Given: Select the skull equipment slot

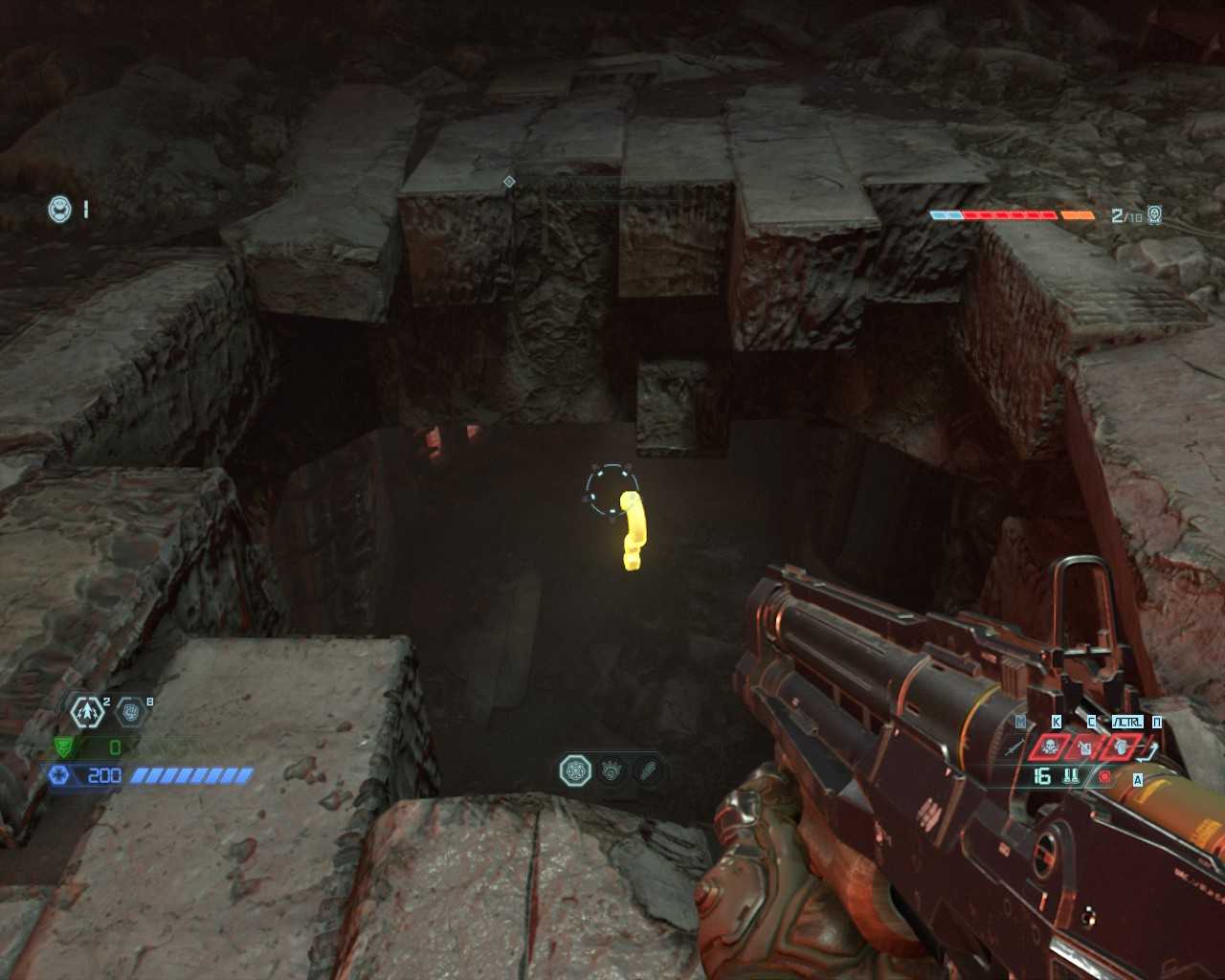Looking at the screenshot, I should click(1050, 746).
